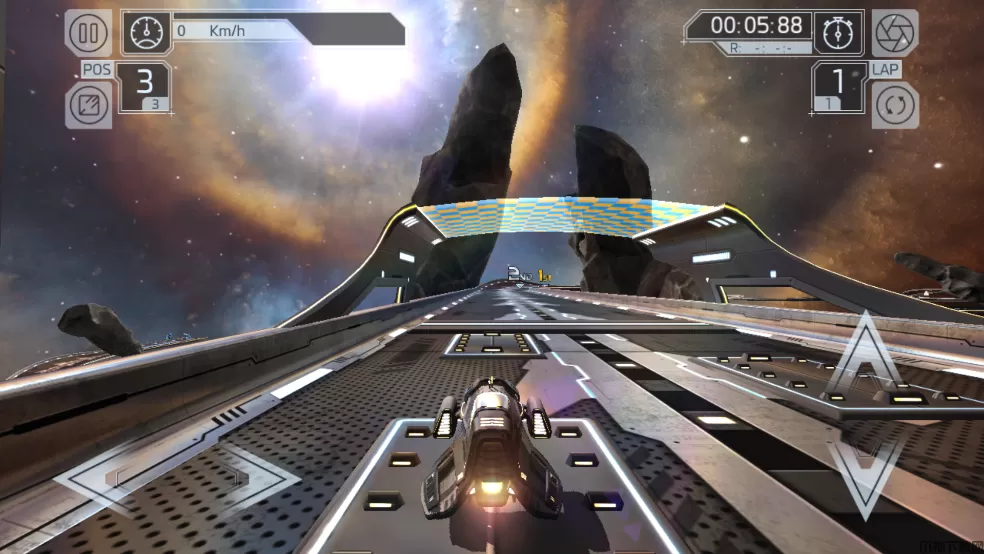Reset ship using the circular arrows icon
The height and width of the screenshot is (554, 984).
[x=894, y=105]
